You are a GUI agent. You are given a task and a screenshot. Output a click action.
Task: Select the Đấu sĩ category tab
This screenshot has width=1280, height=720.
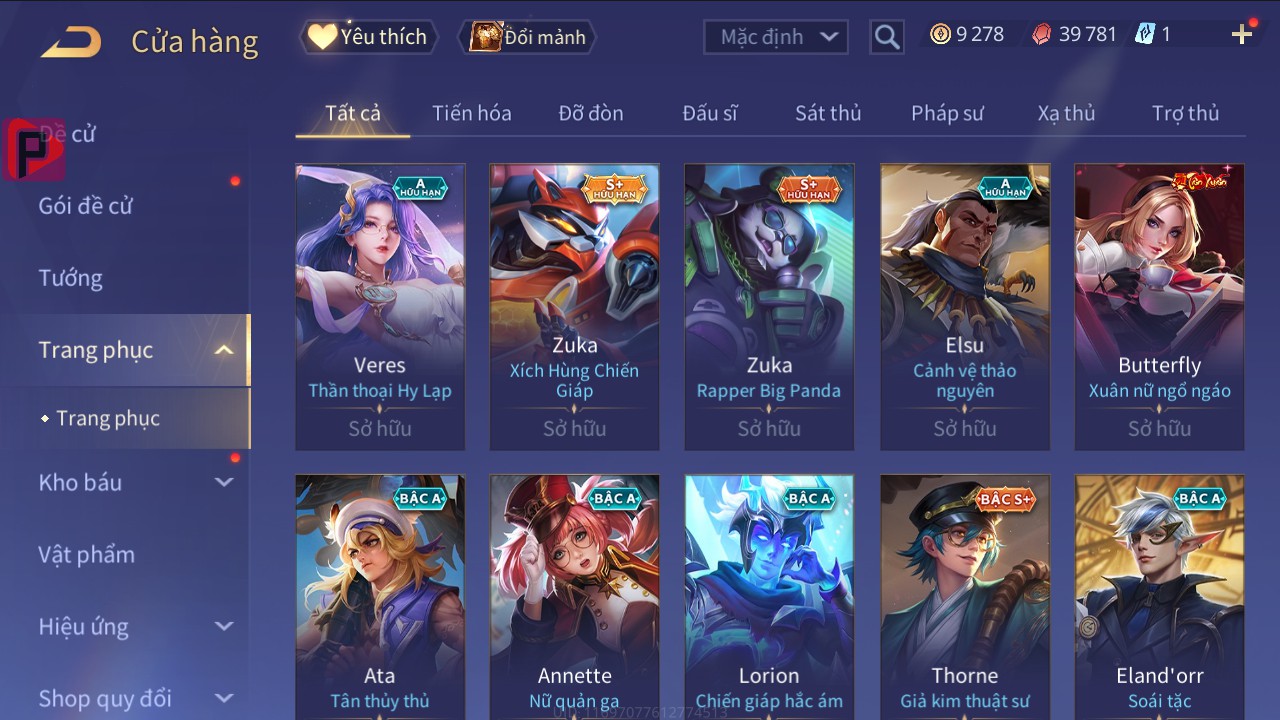[709, 113]
